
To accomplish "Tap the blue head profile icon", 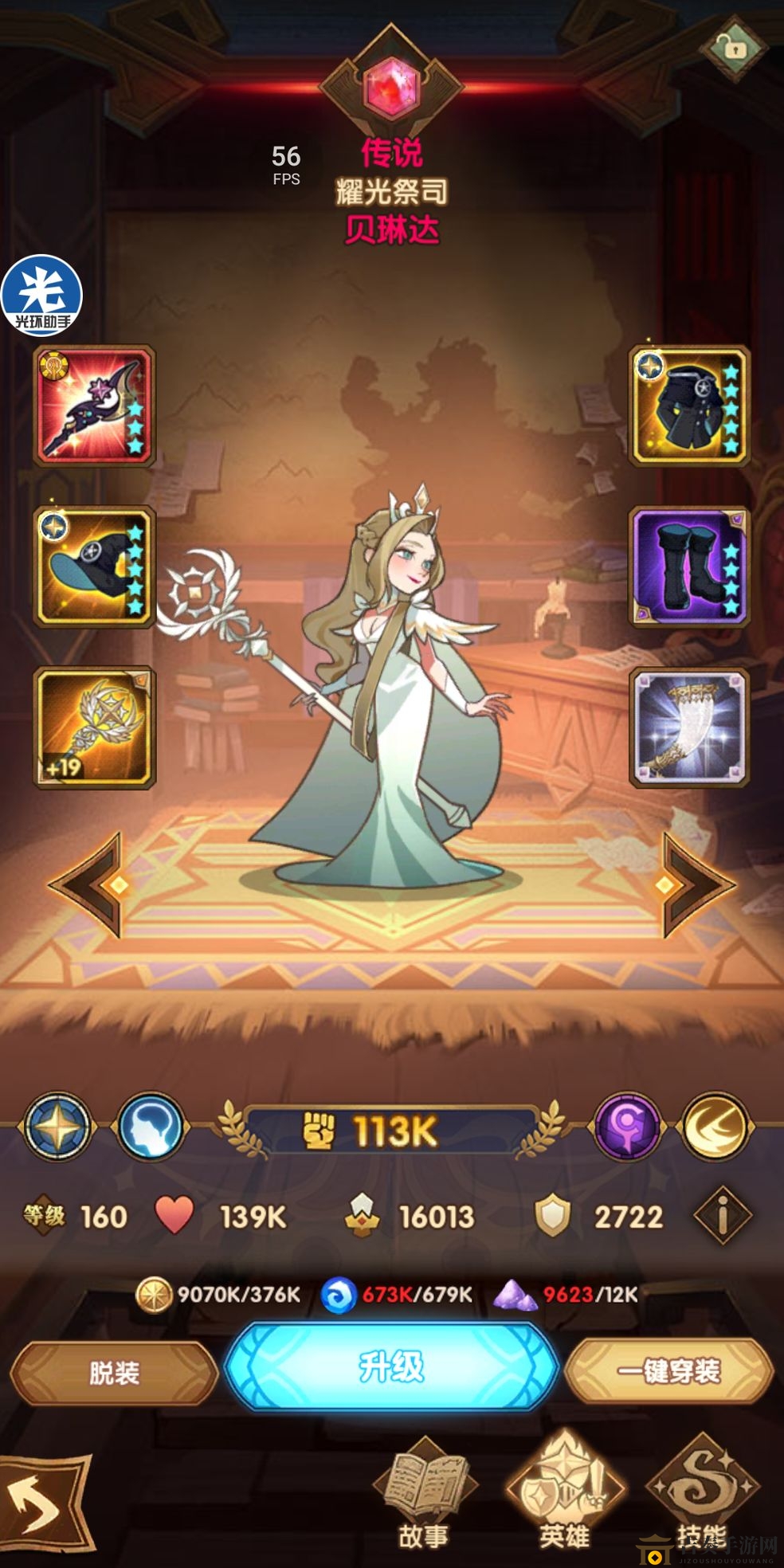I will click(x=151, y=1127).
